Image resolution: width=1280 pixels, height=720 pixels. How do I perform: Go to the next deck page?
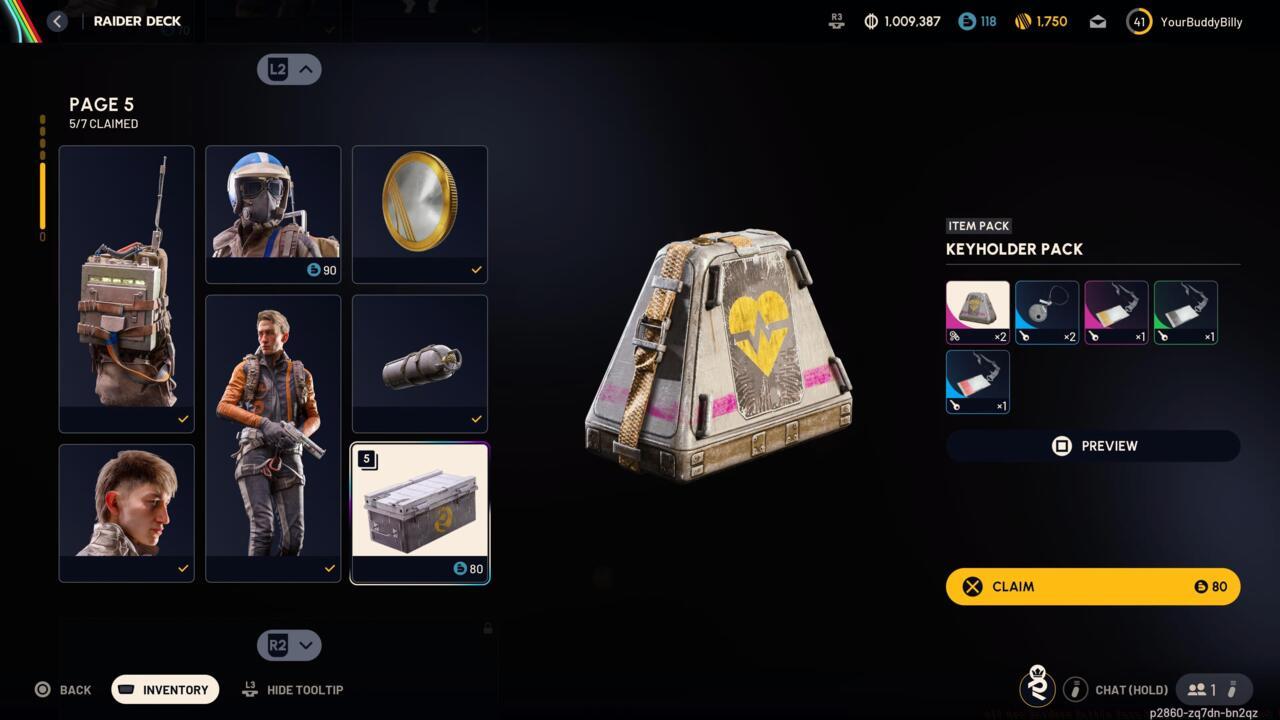289,645
